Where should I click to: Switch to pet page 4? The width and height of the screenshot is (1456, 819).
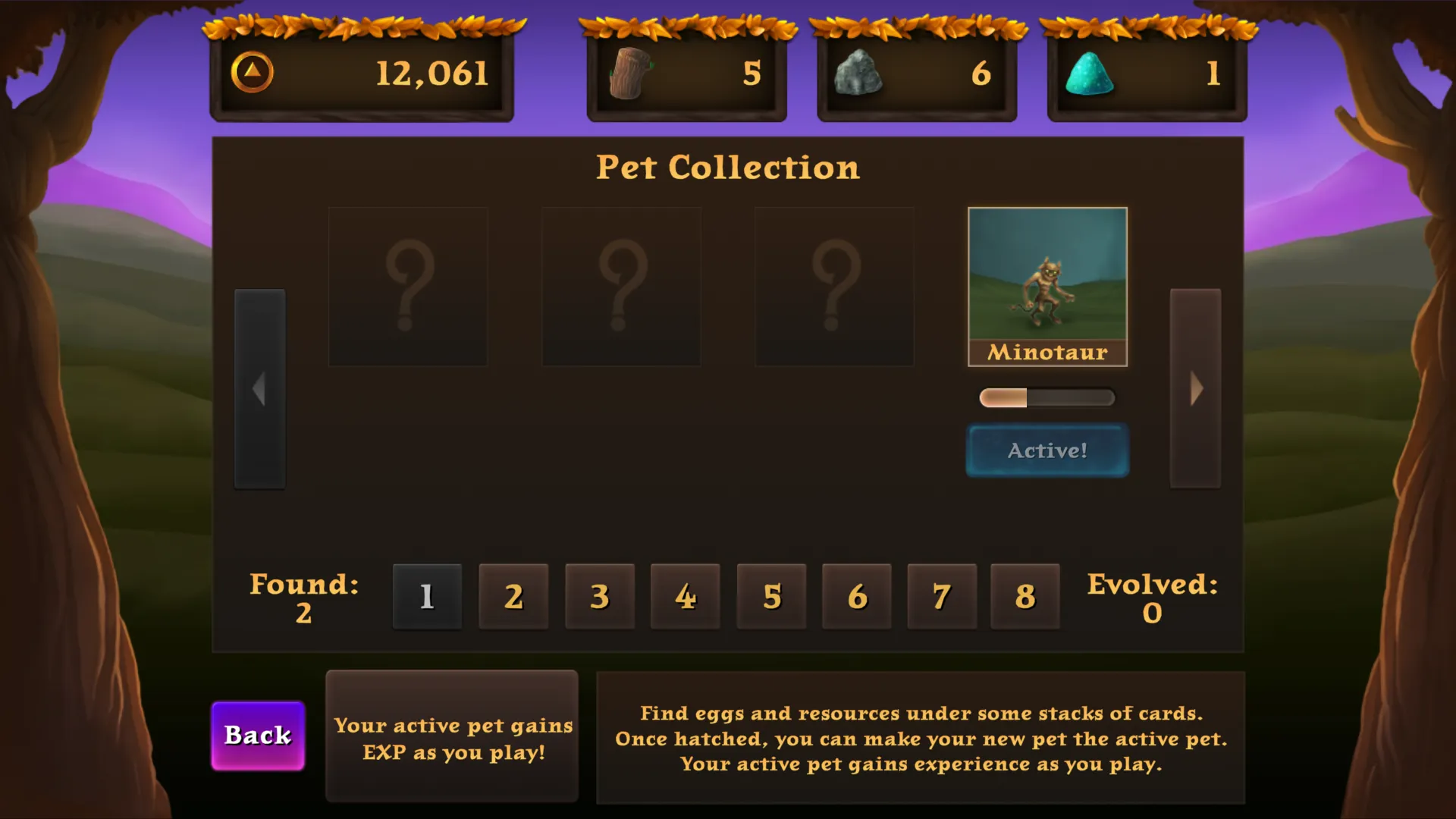coord(685,596)
